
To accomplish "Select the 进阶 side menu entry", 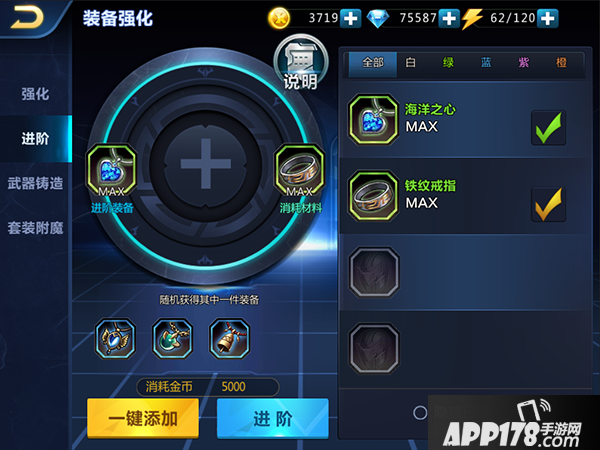I will coord(35,139).
